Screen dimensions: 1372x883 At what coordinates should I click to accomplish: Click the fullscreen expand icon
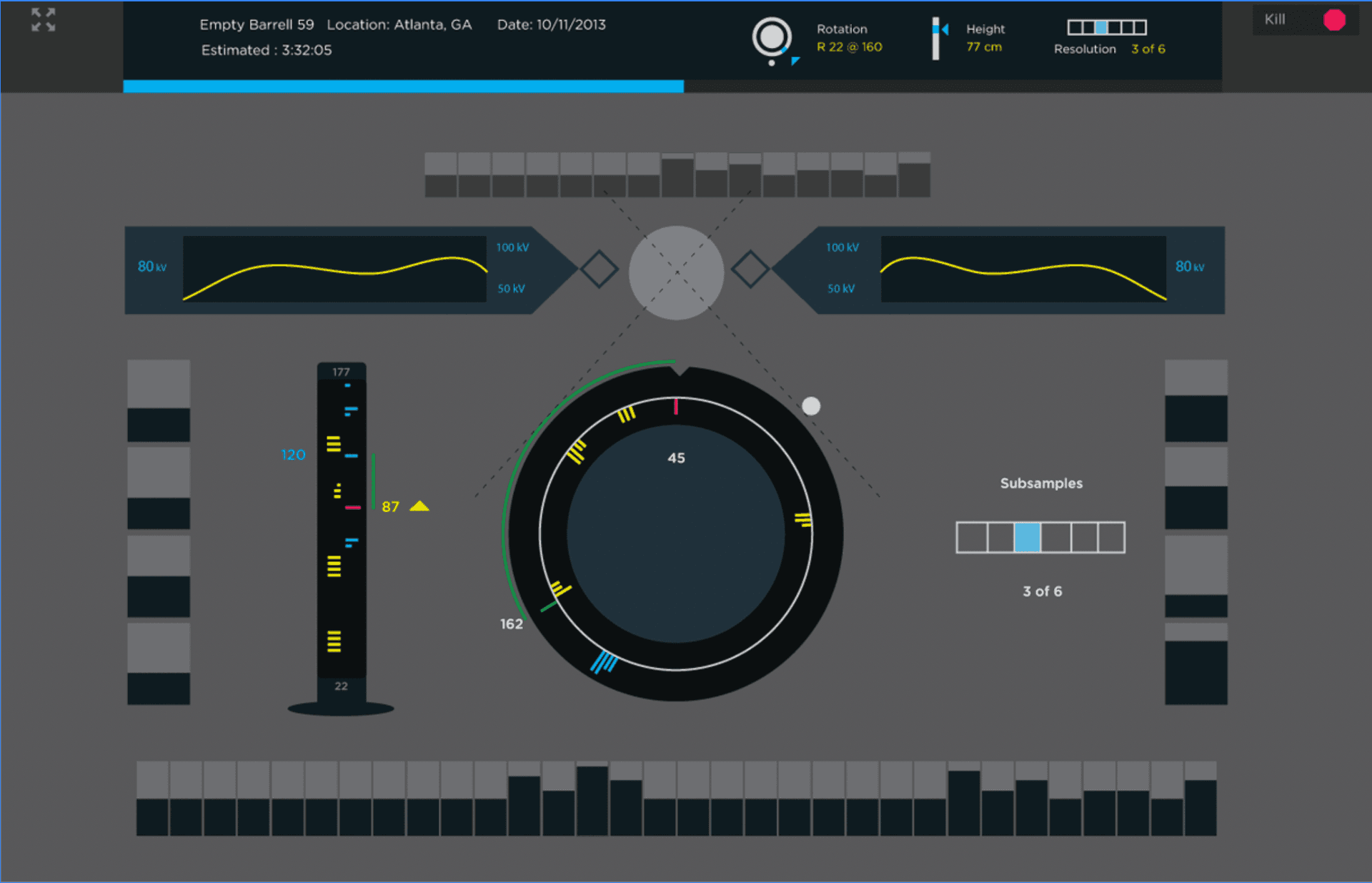tap(42, 20)
